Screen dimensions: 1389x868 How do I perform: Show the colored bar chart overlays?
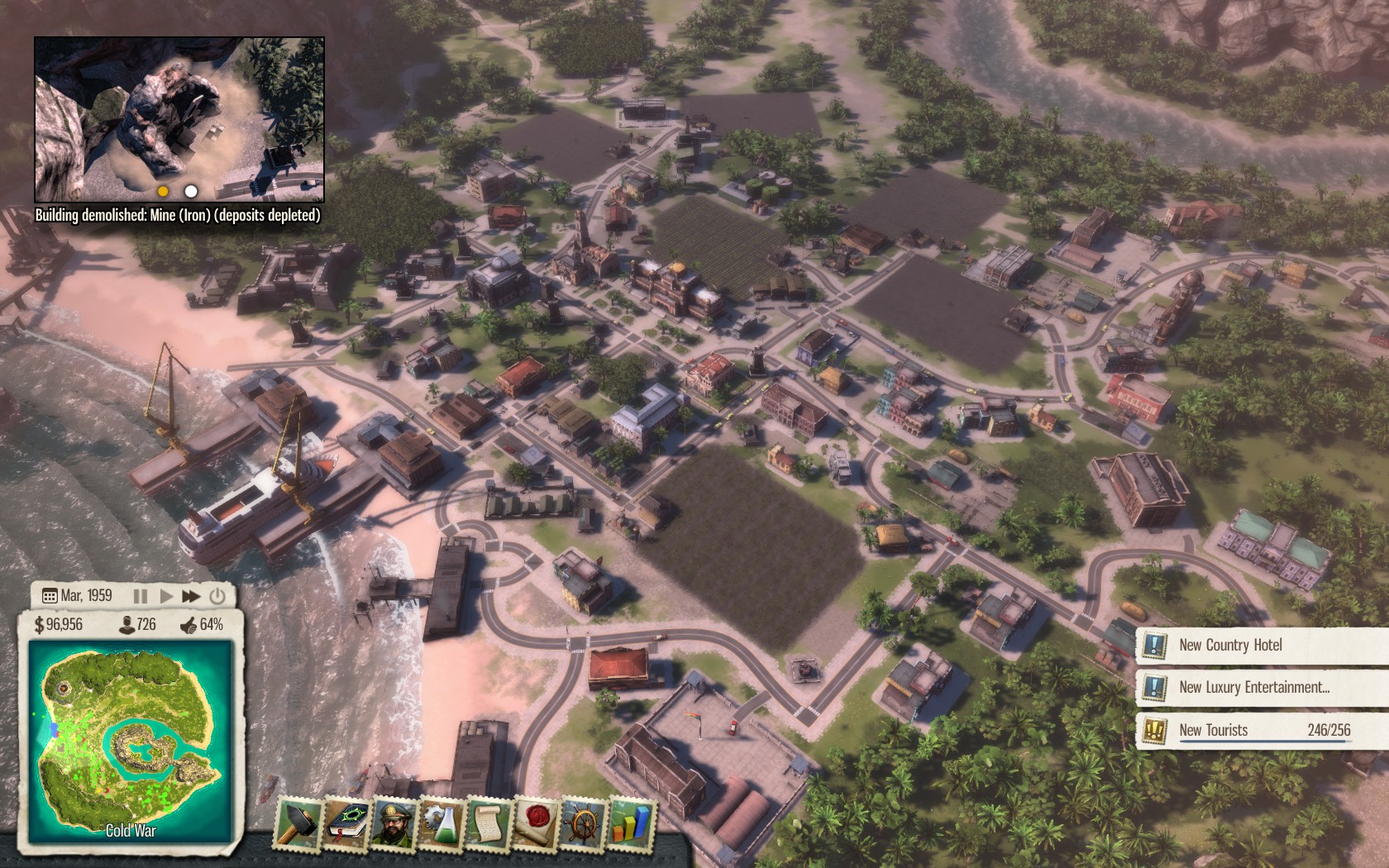[x=630, y=823]
